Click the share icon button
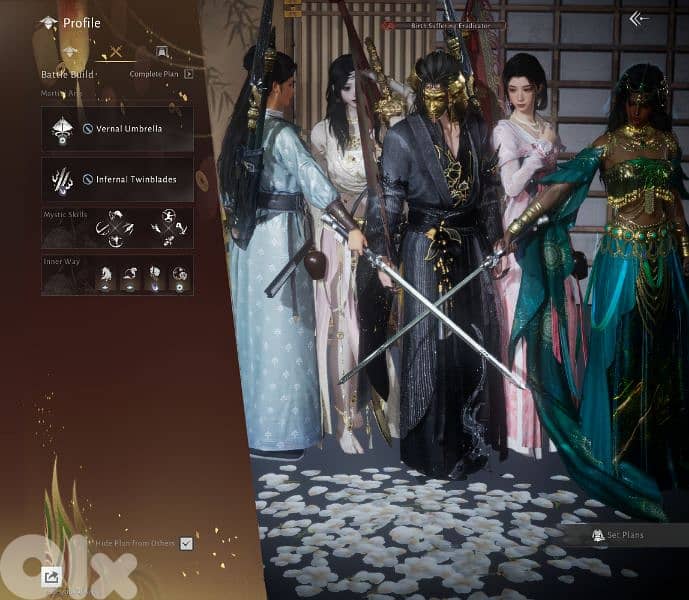Image resolution: width=689 pixels, height=600 pixels. point(51,576)
